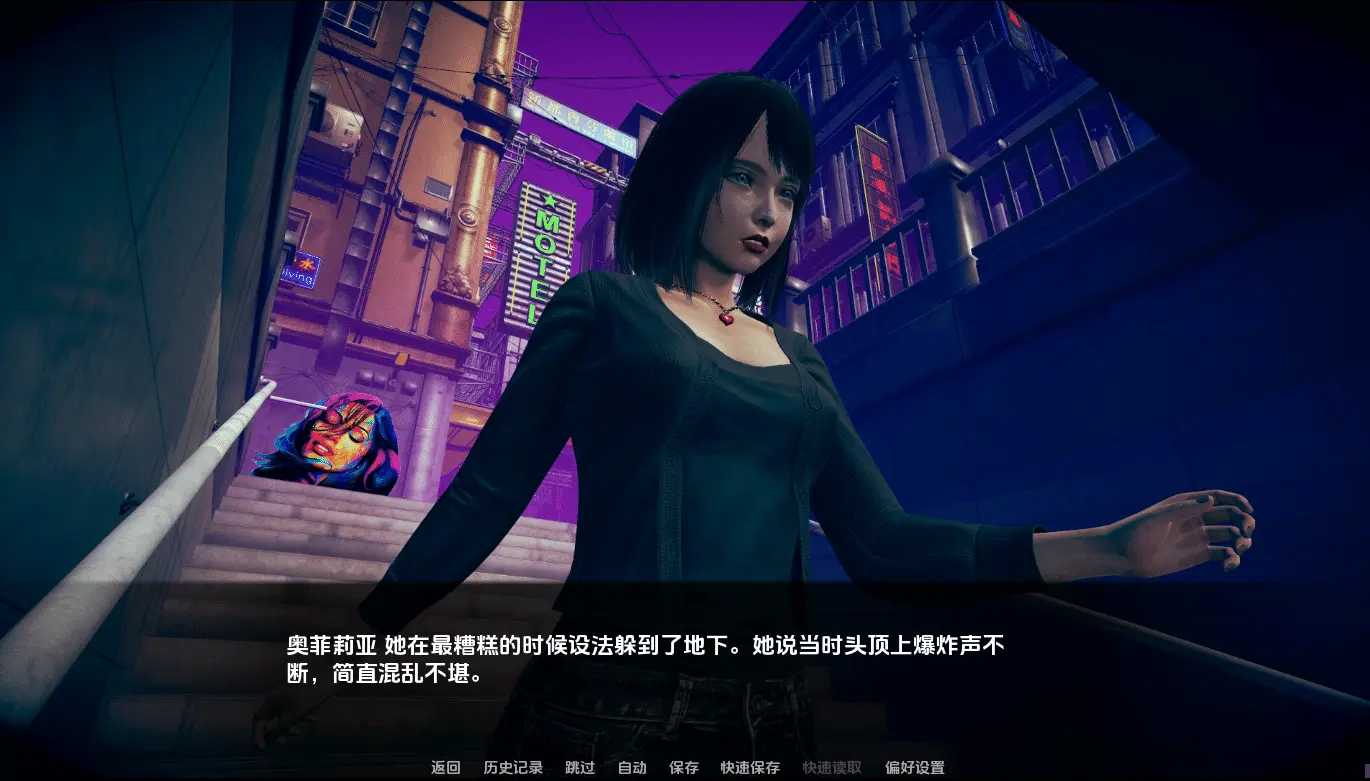Stop skipping by clicking 跳过 a second time
This screenshot has width=1370, height=781.
[x=580, y=768]
